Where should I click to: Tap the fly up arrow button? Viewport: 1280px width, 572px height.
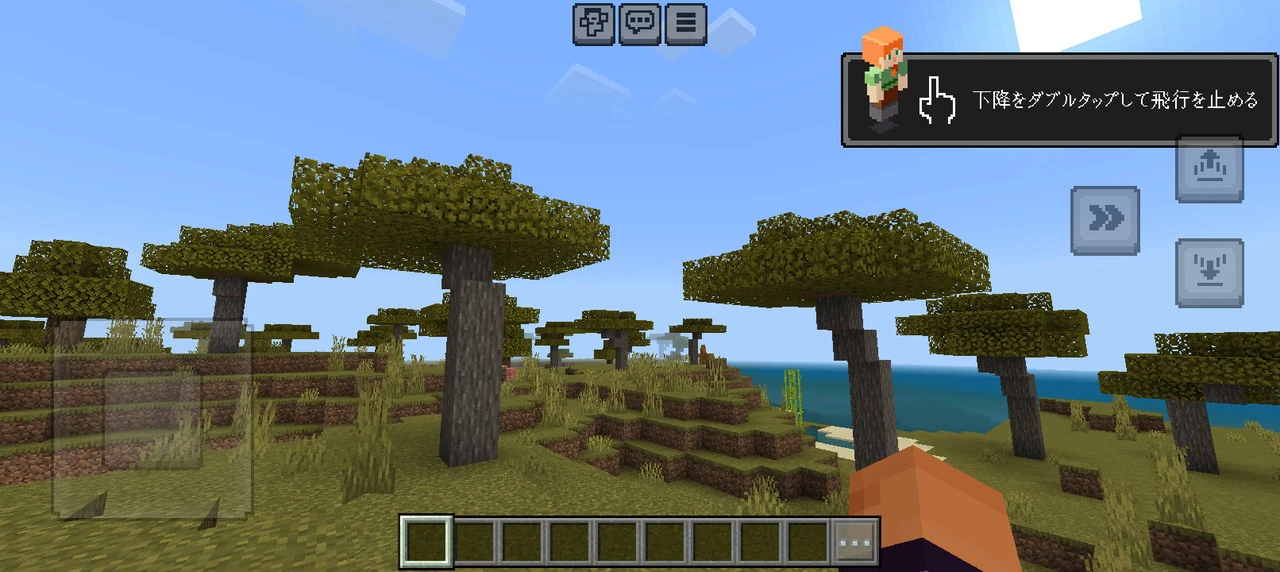point(1209,166)
